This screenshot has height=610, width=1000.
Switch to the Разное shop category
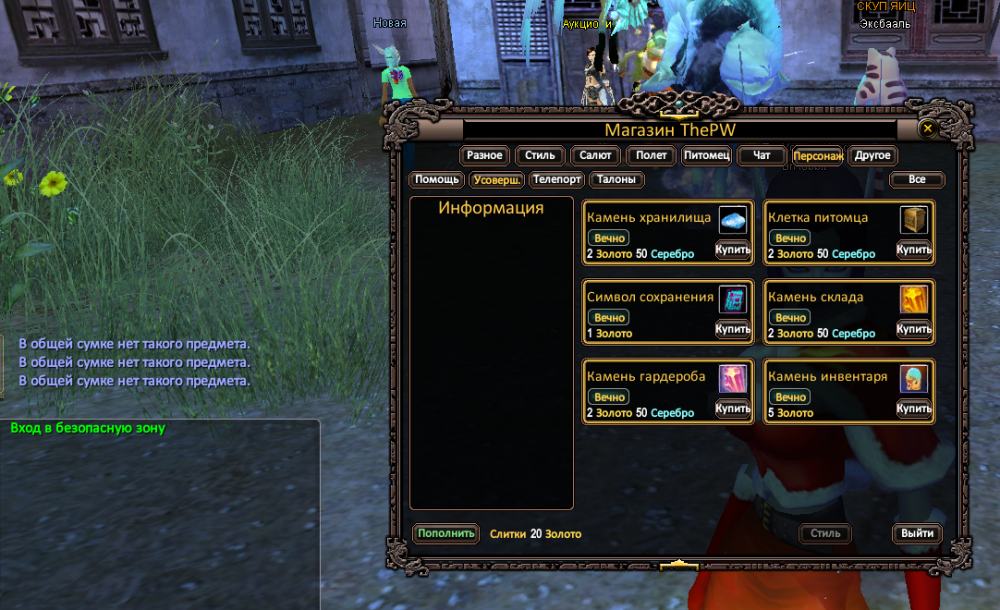coord(484,156)
